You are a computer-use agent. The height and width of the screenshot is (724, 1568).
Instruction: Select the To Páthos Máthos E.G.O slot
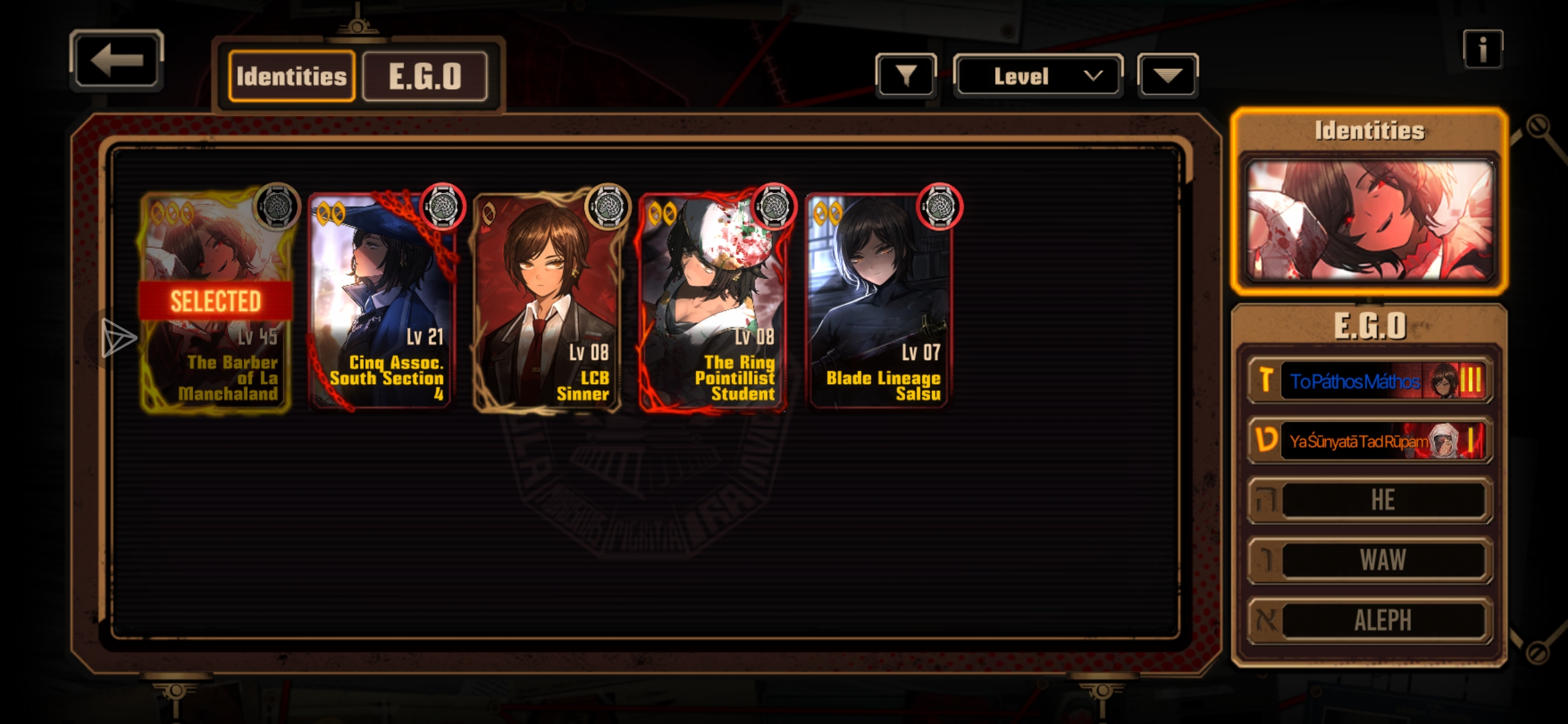tap(1370, 381)
